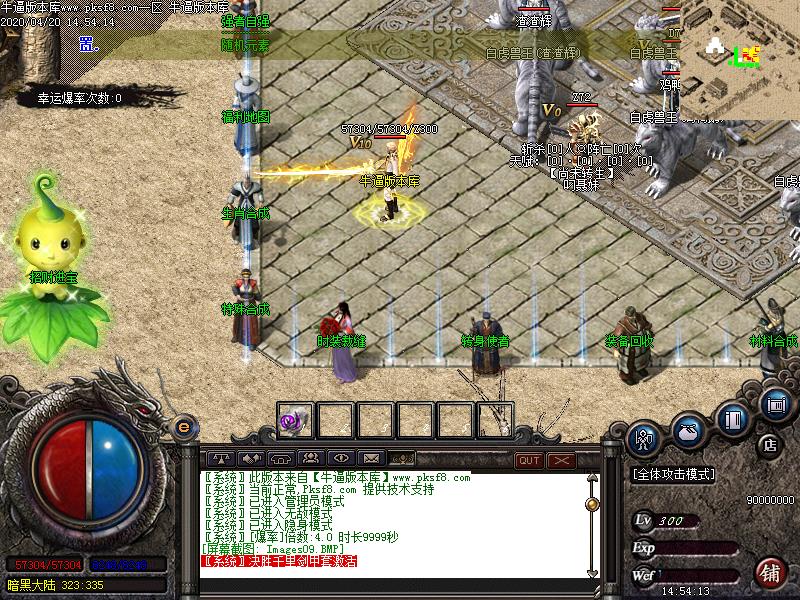This screenshot has height=600, width=800.
Task: Click the chat log scrollbar down arrow
Action: click(592, 573)
